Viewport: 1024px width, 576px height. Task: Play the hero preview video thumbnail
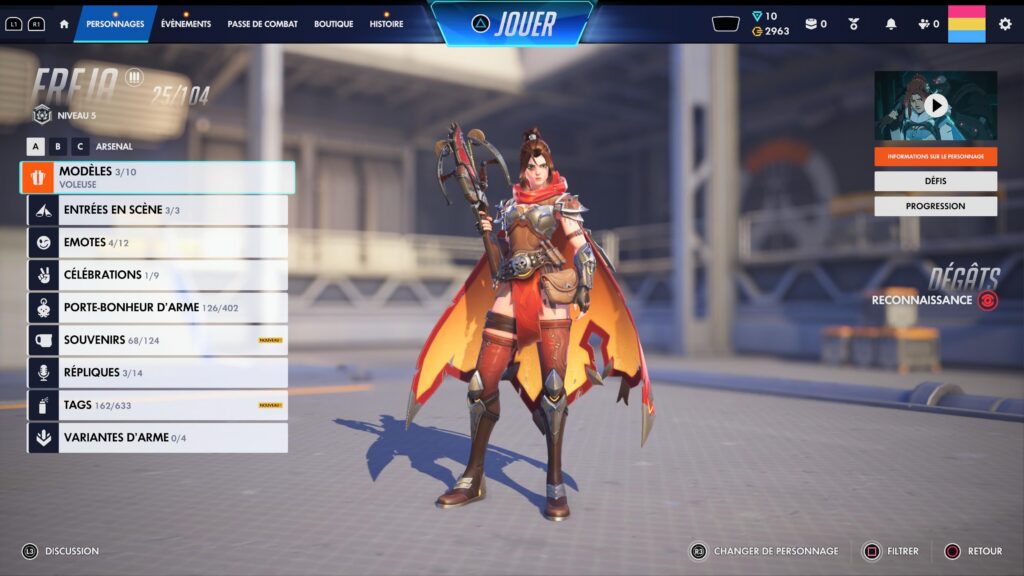pos(935,105)
